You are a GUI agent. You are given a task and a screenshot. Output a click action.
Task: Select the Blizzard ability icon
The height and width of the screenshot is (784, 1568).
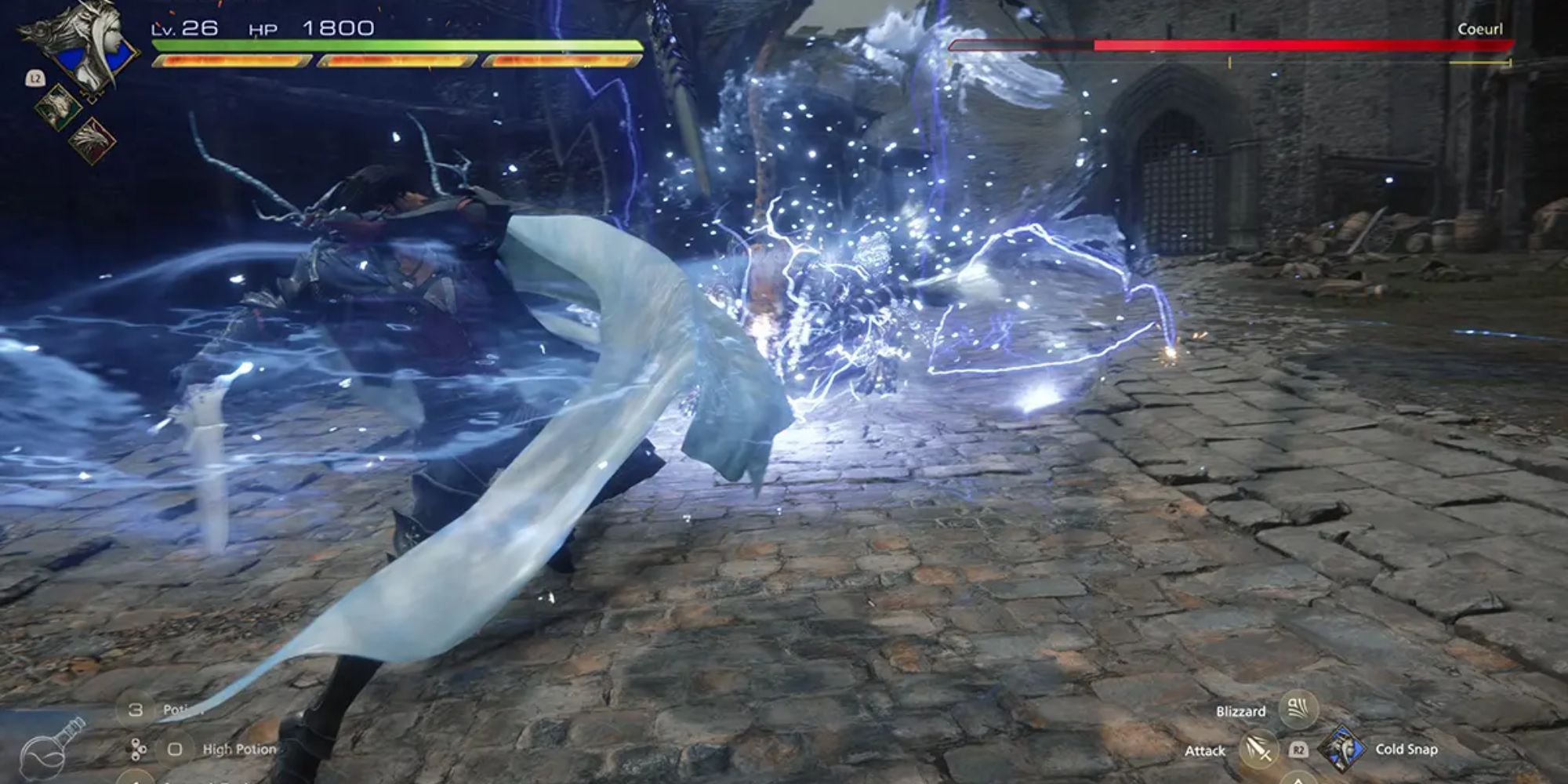[x=1298, y=710]
